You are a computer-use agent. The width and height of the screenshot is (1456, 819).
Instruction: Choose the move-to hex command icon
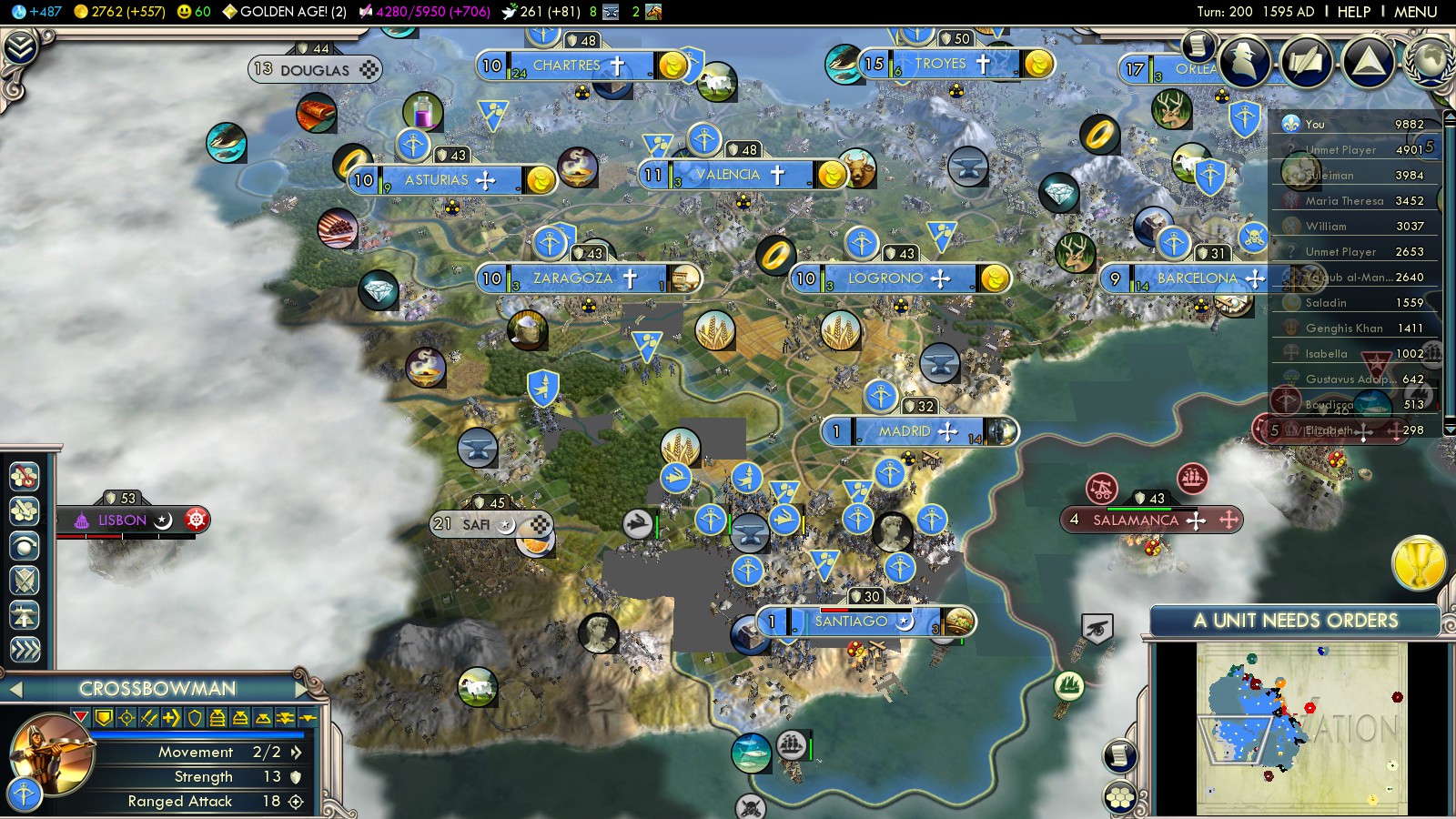[25, 475]
